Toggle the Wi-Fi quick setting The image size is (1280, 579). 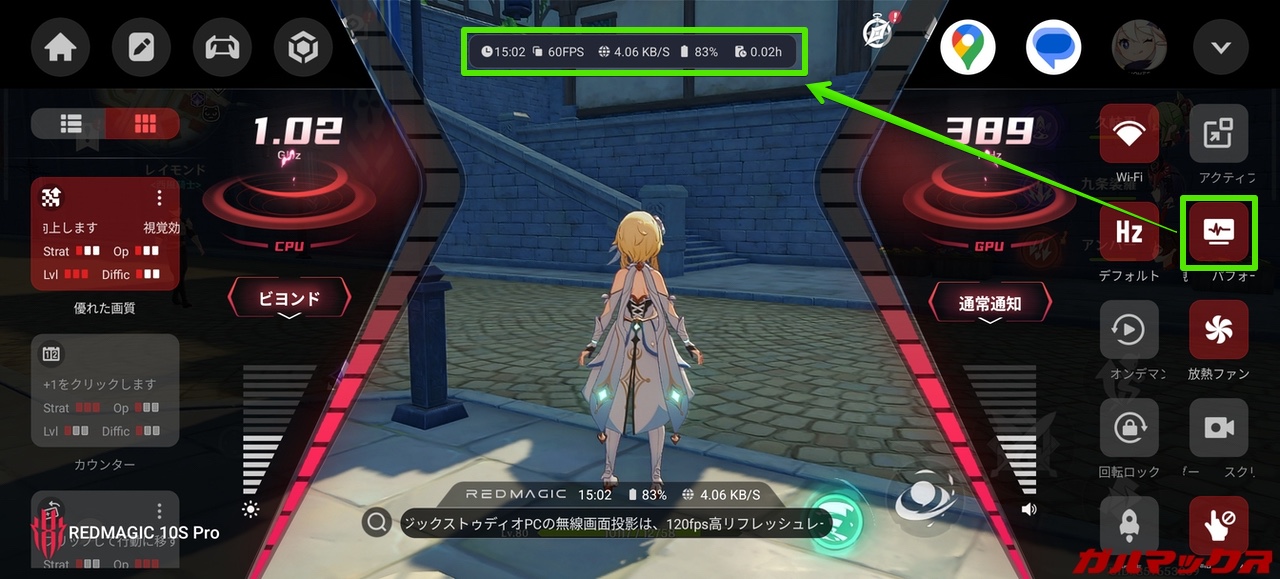coord(1129,134)
